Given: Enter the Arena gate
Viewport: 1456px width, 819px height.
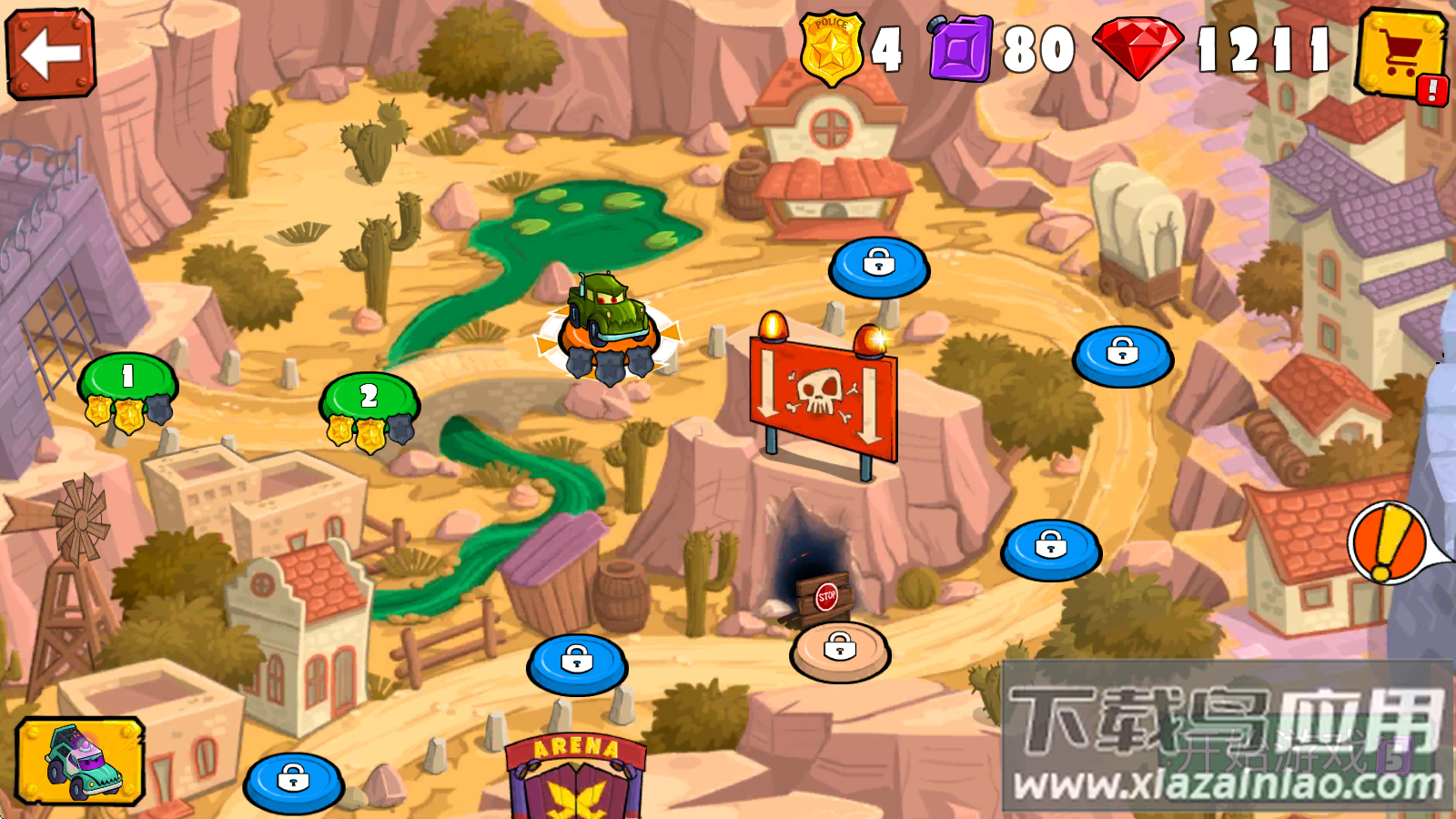Looking at the screenshot, I should pyautogui.click(x=575, y=776).
